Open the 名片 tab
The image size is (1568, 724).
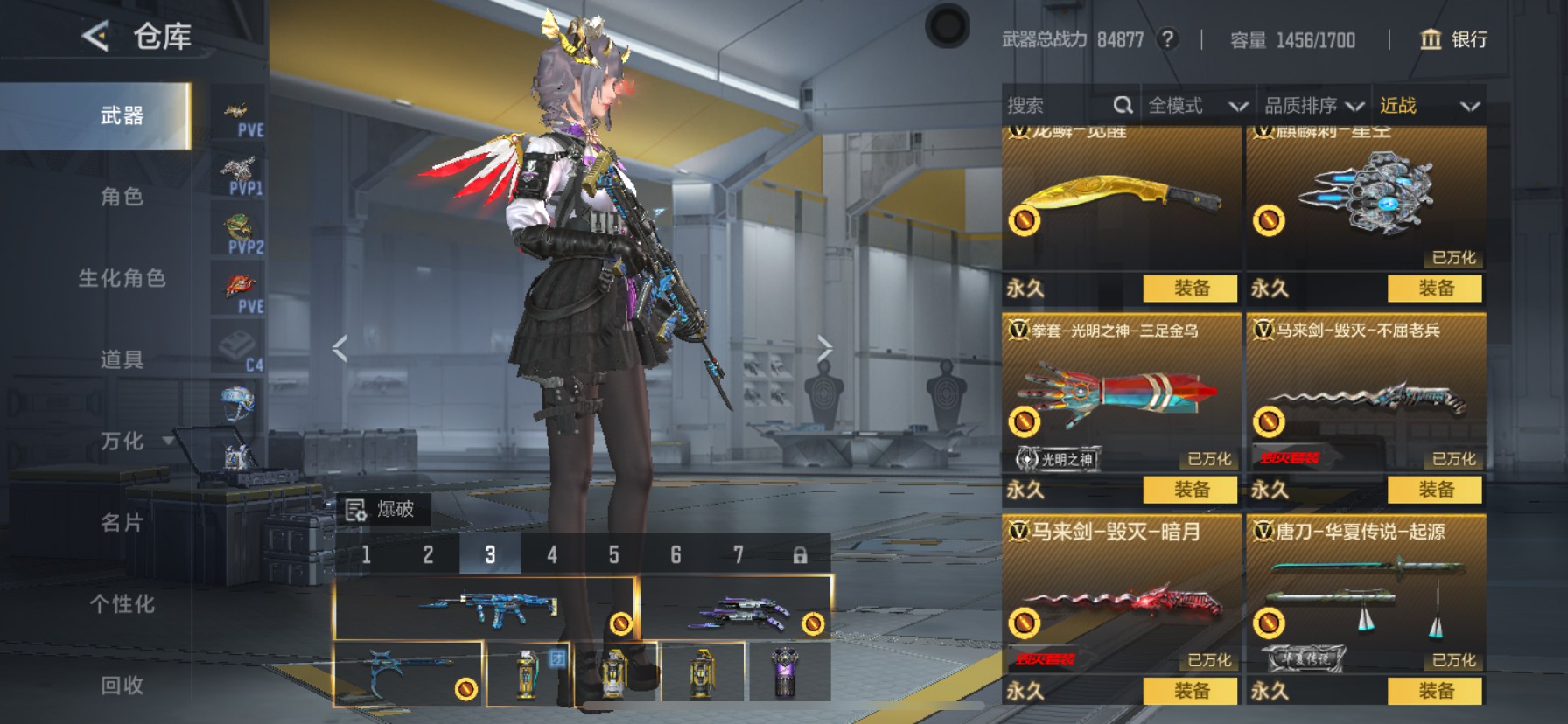(x=122, y=523)
